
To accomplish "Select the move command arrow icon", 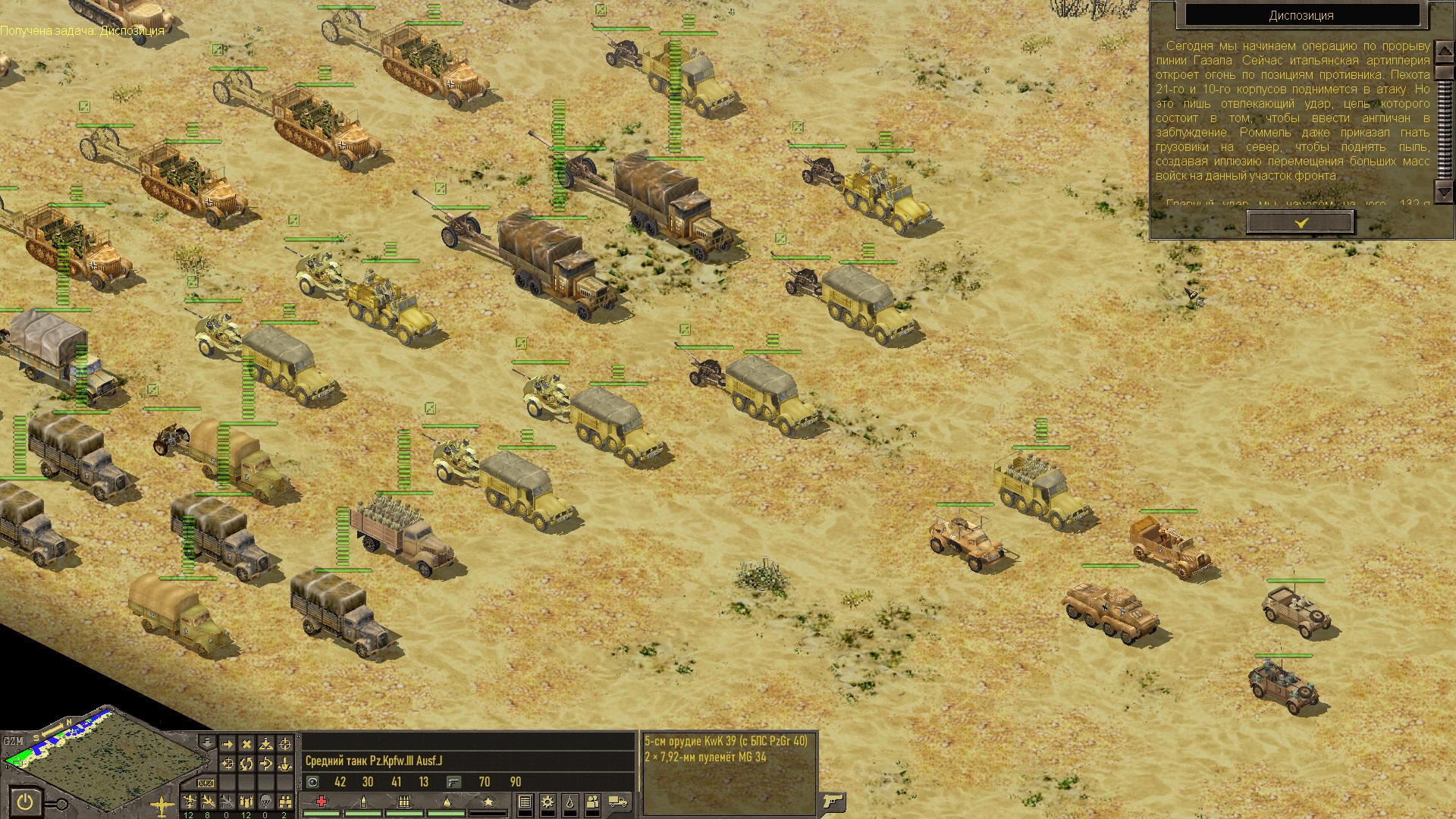I will pyautogui.click(x=227, y=744).
